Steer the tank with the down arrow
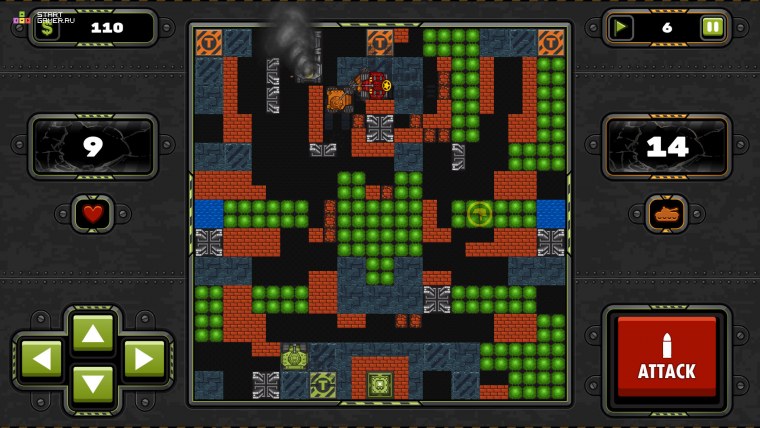Image resolution: width=760 pixels, height=428 pixels. coord(93,385)
